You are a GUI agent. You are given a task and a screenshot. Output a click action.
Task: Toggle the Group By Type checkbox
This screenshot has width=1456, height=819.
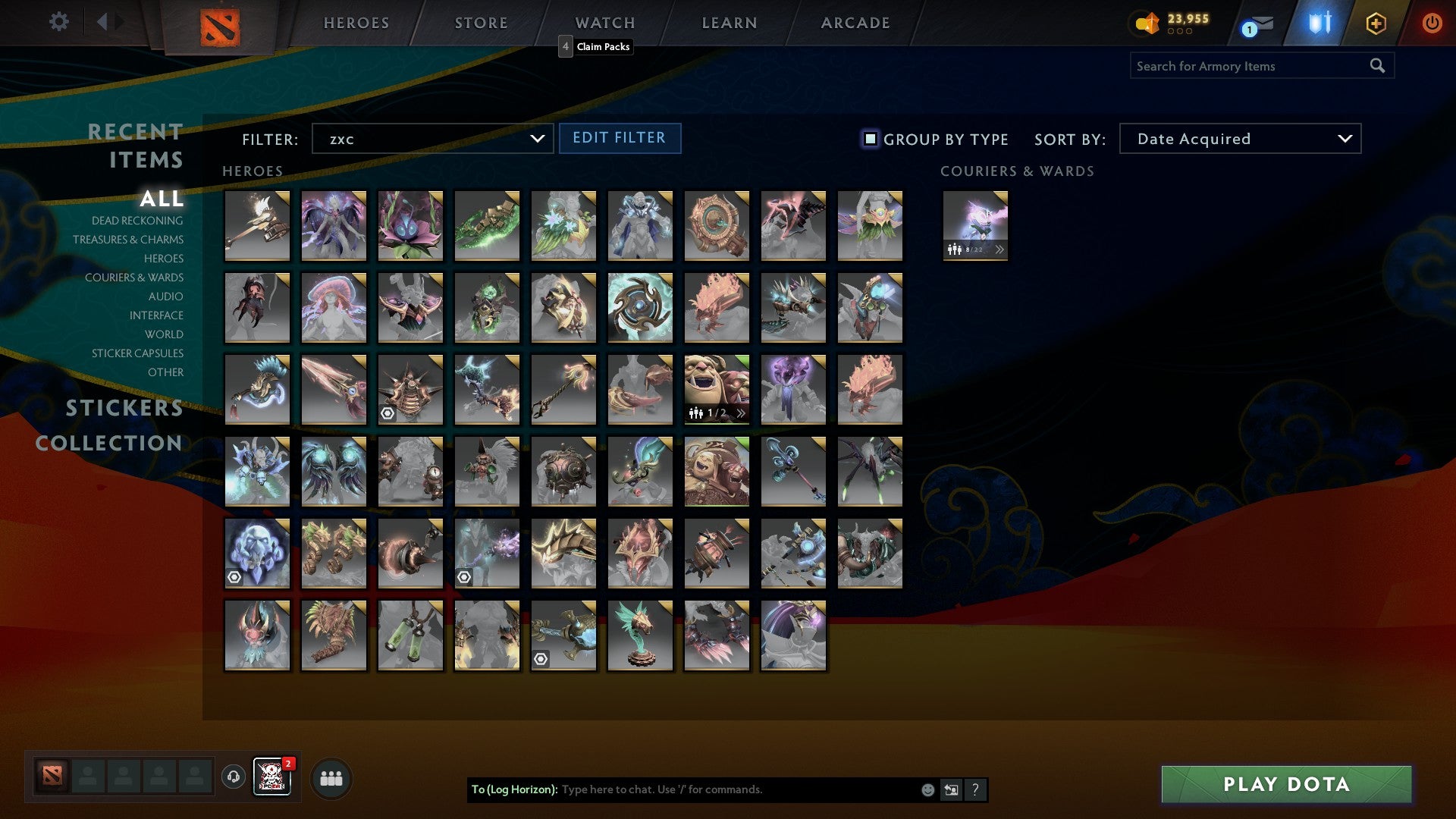869,139
